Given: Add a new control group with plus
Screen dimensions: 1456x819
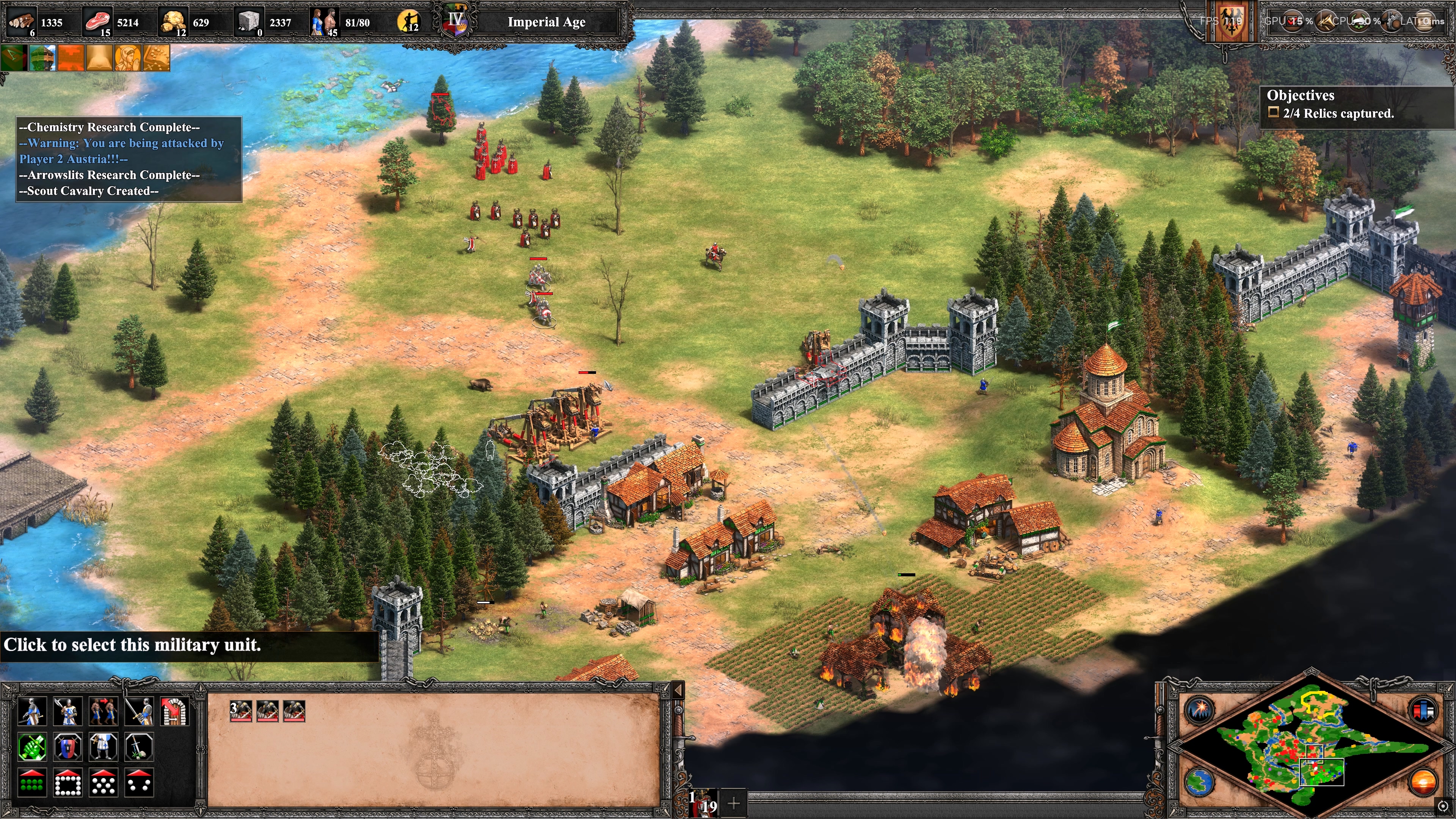Looking at the screenshot, I should pyautogui.click(x=734, y=803).
